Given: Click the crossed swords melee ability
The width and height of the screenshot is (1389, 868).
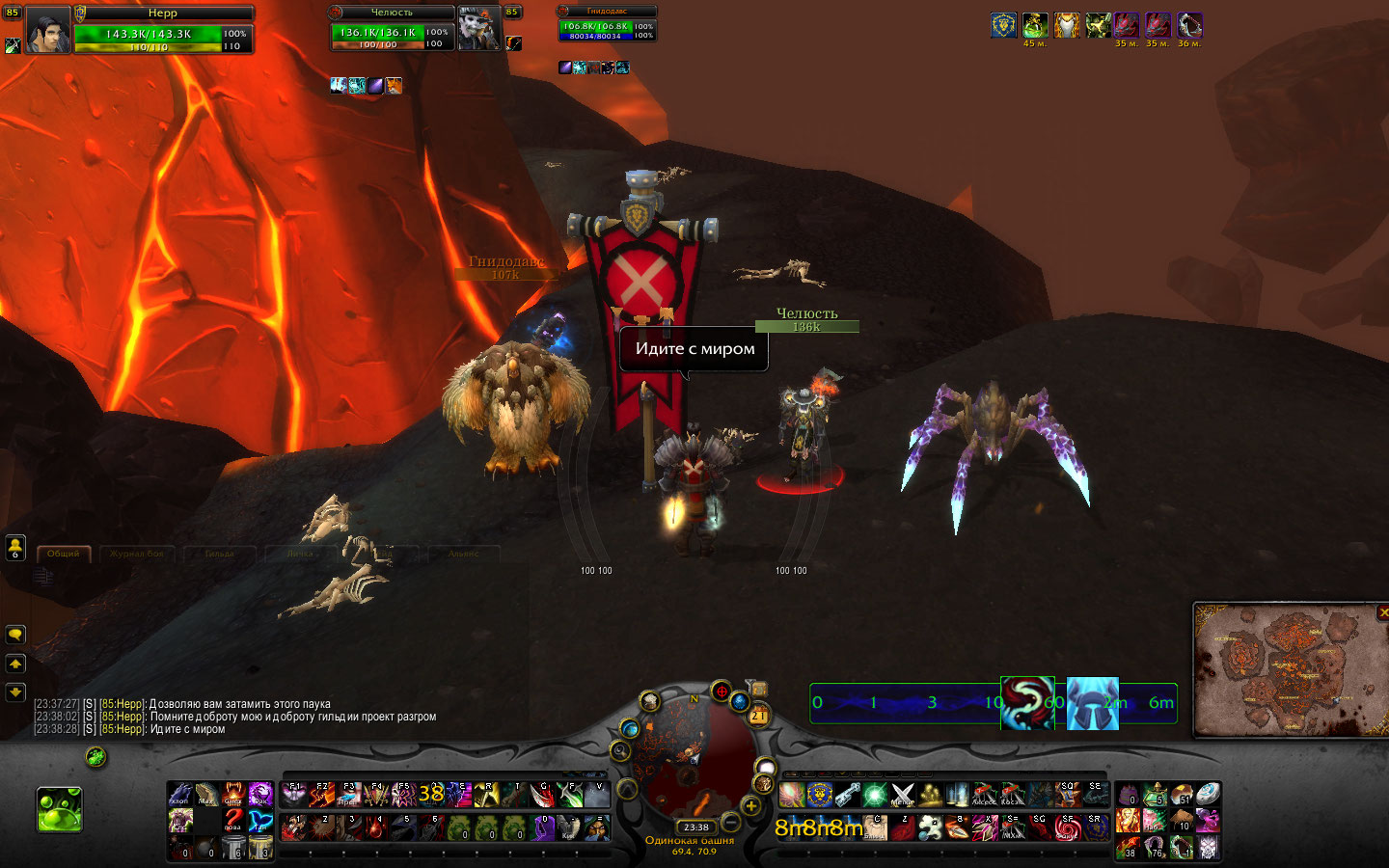Looking at the screenshot, I should pyautogui.click(x=902, y=795).
